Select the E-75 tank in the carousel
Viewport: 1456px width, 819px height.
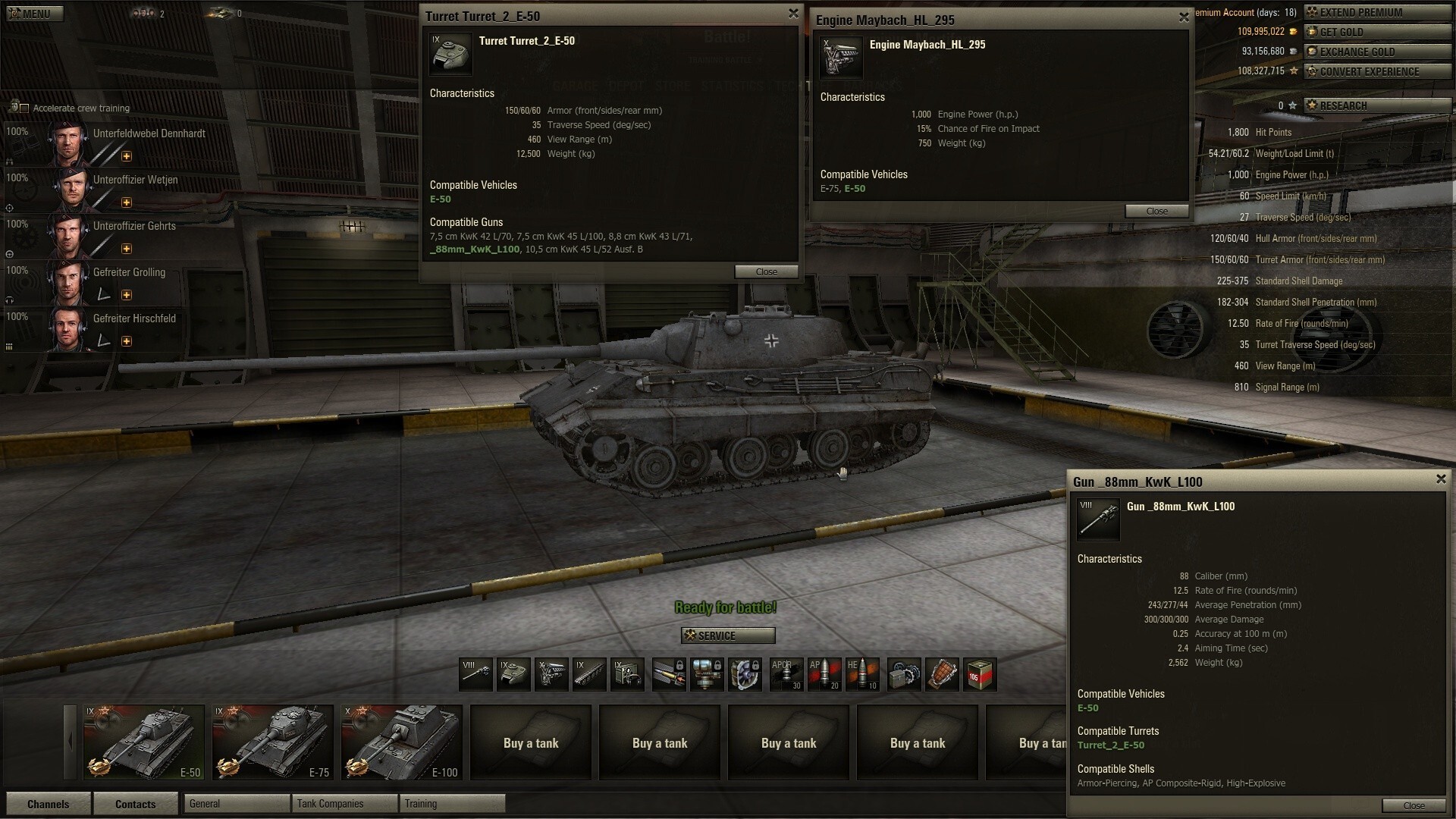point(273,742)
